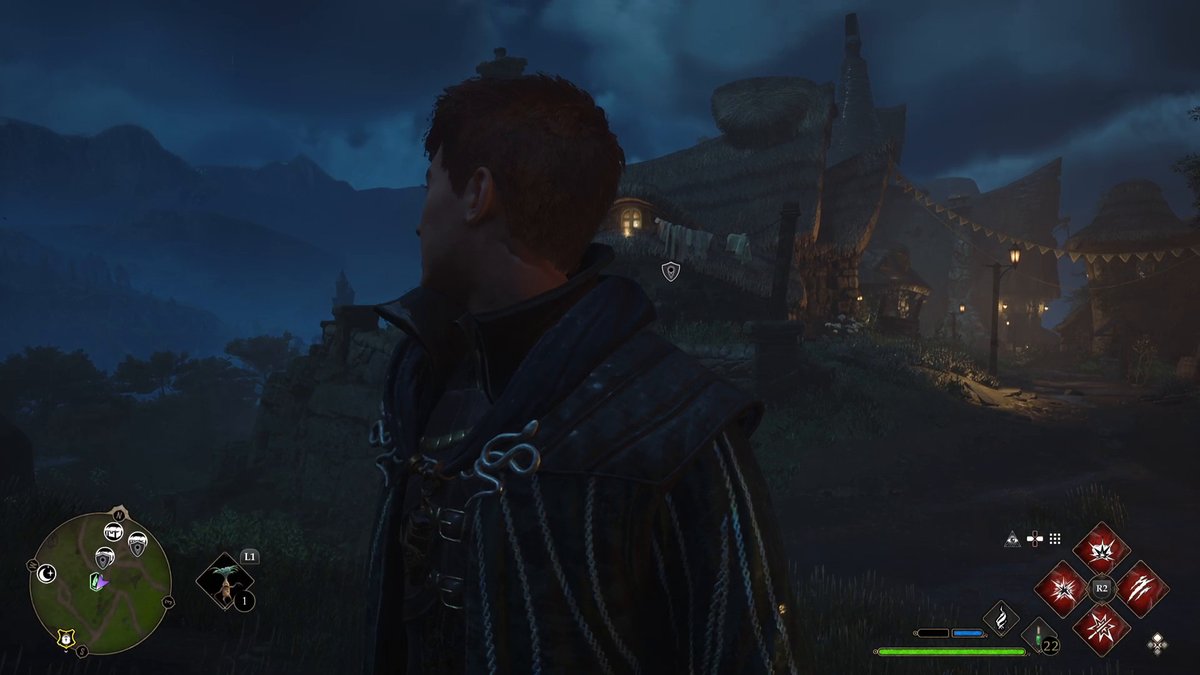
Task: Select the crescent moon marker on the minimap
Action: click(x=46, y=573)
